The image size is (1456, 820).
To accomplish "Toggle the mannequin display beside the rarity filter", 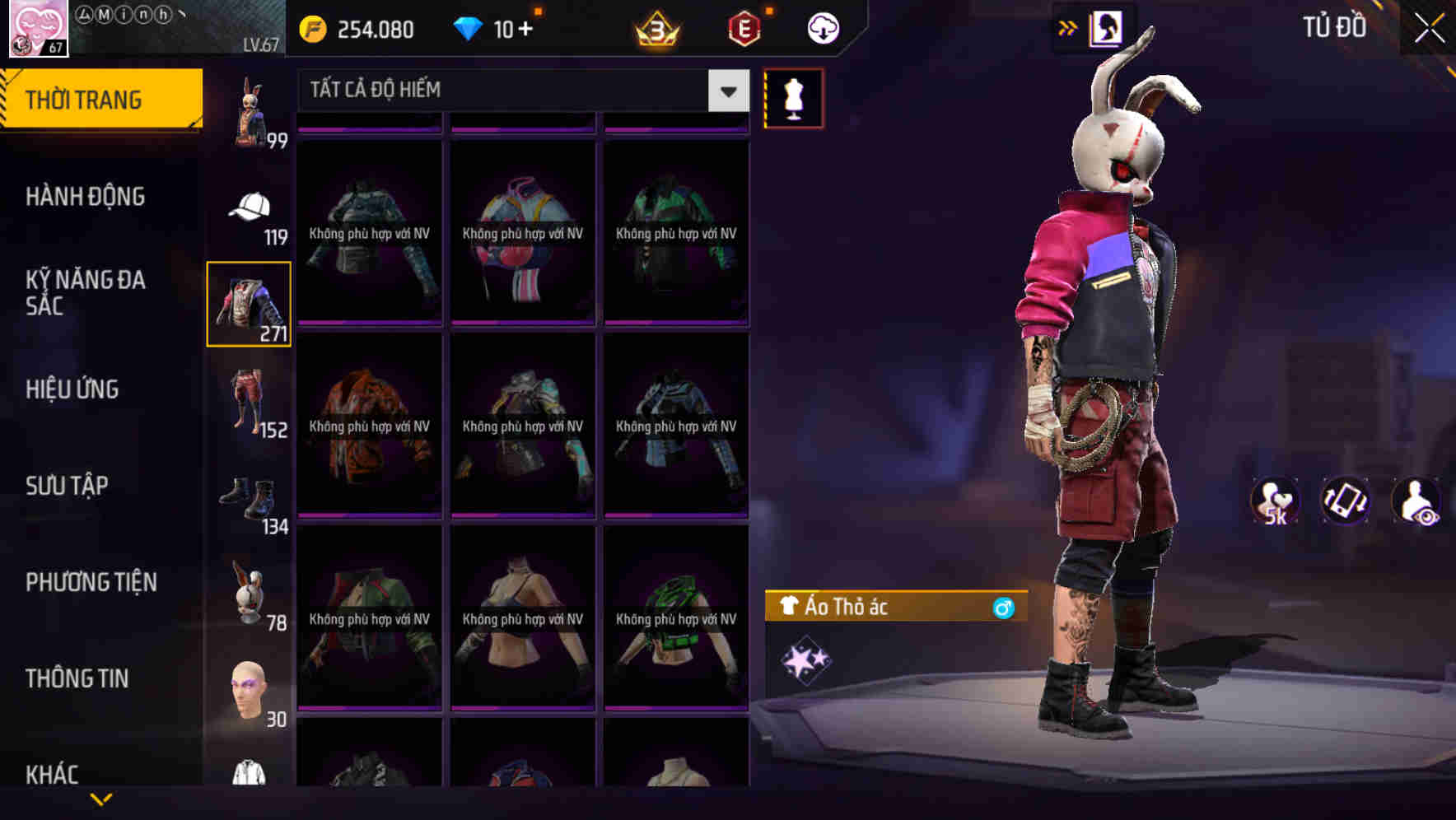I will coord(793,99).
